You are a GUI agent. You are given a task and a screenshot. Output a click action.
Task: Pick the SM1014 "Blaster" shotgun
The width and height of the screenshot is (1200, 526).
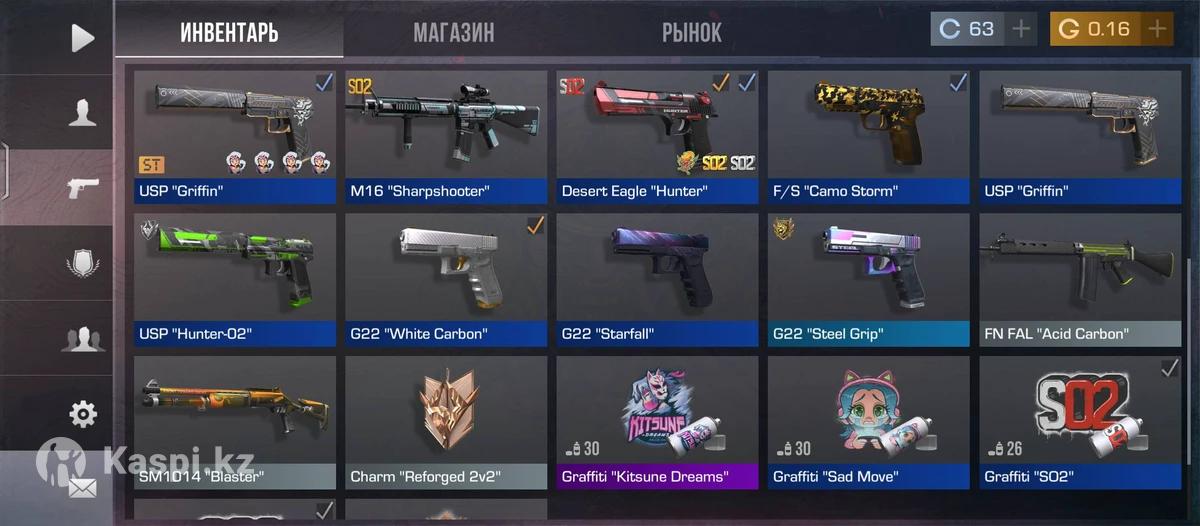point(235,422)
